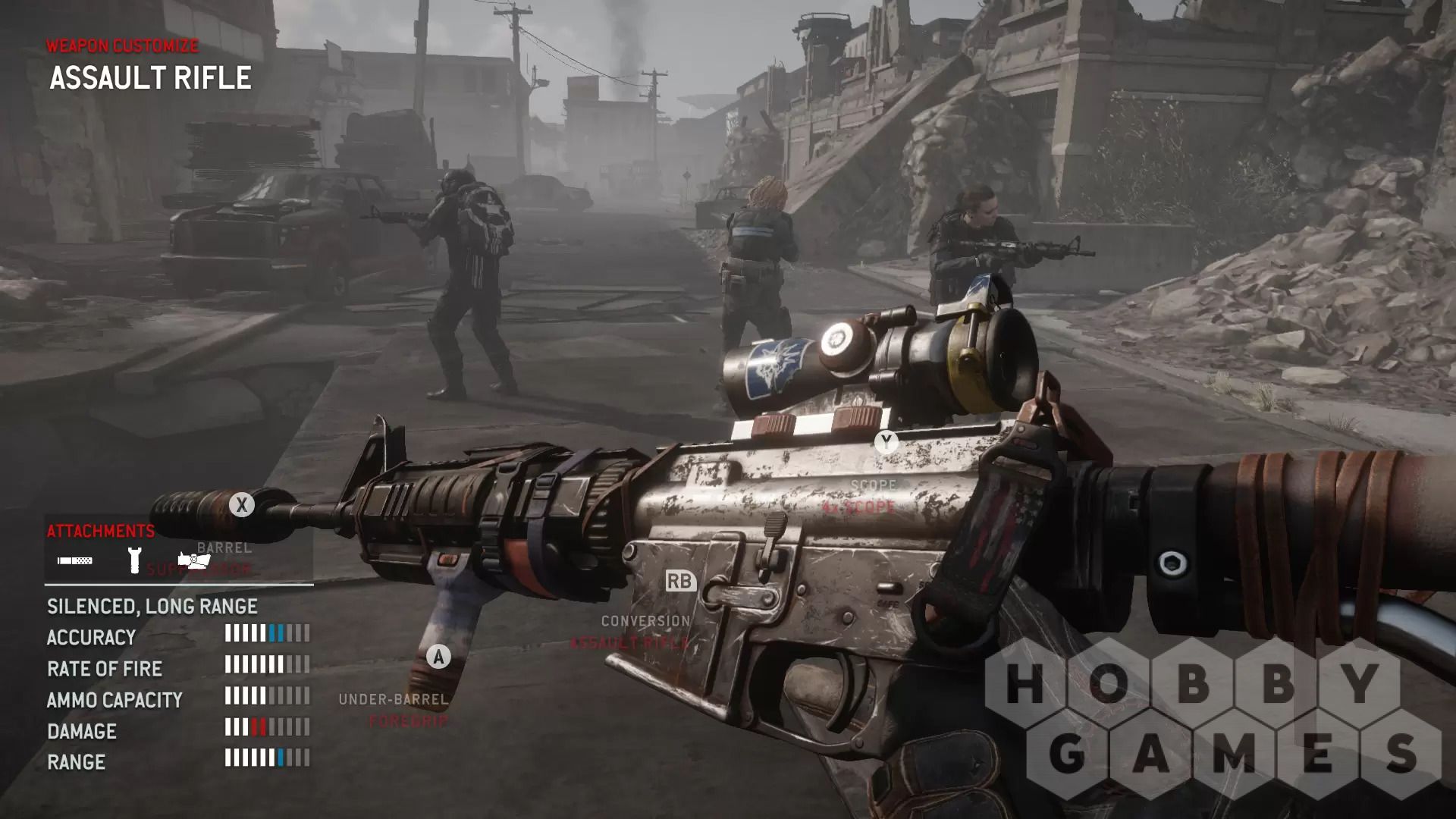Open the Conversion slot label
1456x819 pixels.
pos(645,621)
